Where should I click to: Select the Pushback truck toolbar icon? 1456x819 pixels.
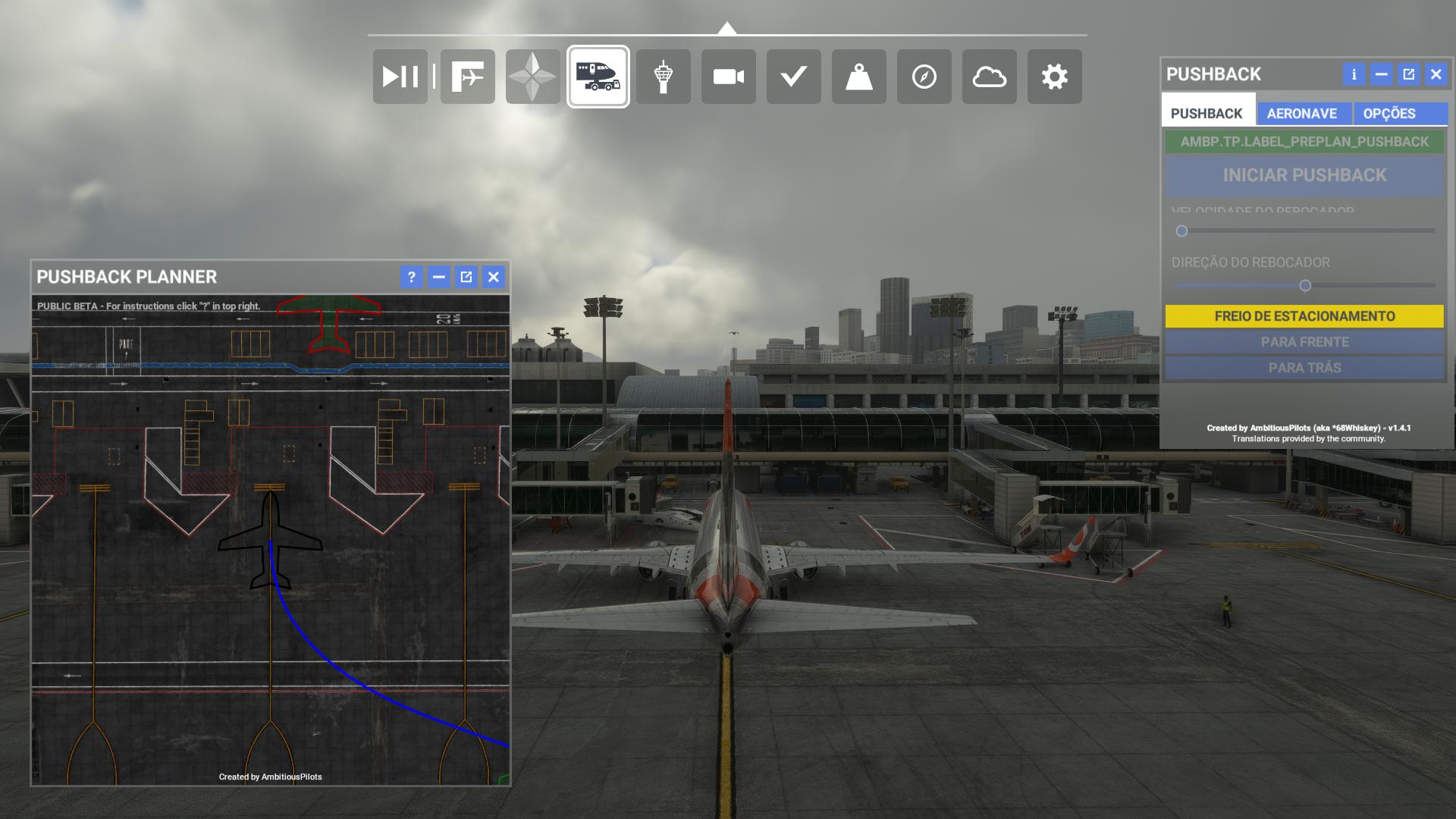coord(598,77)
